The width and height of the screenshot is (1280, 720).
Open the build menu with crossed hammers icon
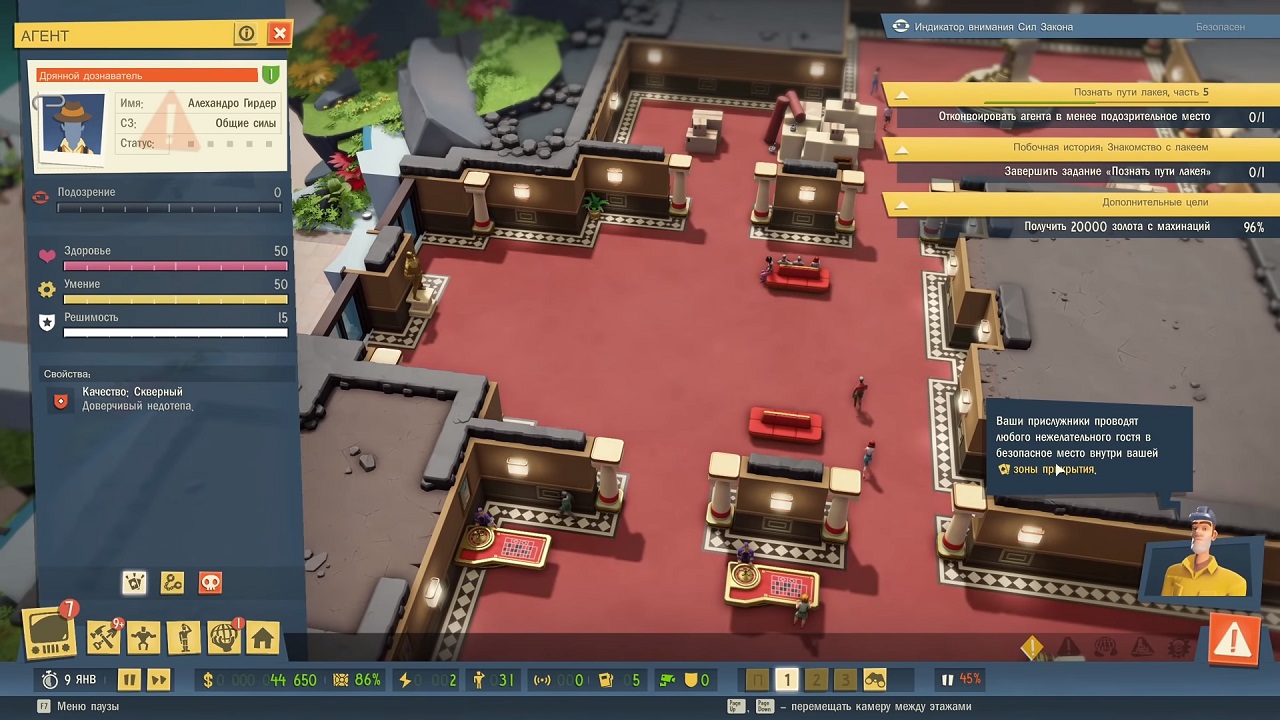tap(103, 637)
